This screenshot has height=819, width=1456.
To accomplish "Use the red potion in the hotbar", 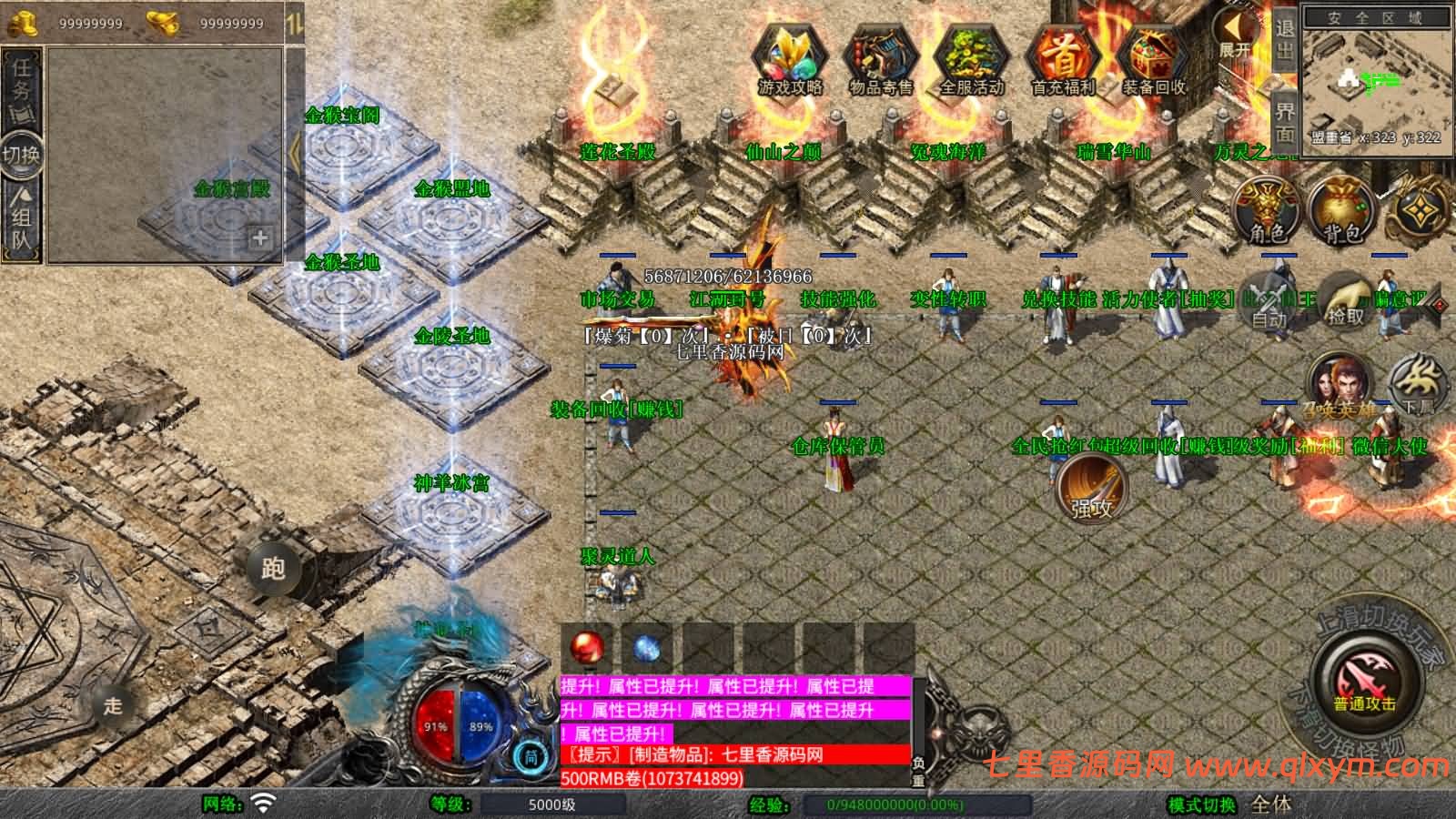I will [587, 648].
